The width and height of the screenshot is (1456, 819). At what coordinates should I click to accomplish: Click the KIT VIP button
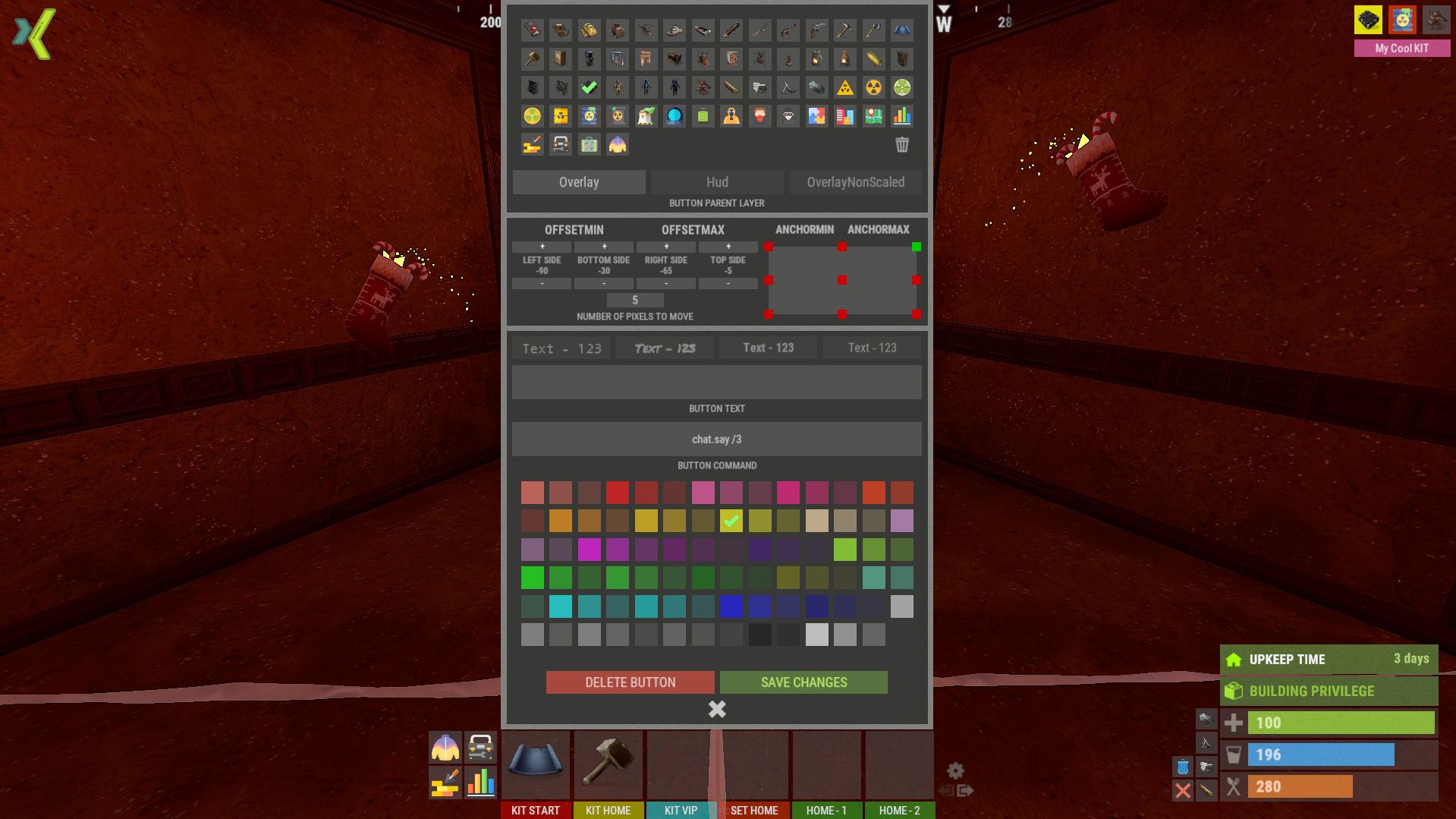[681, 810]
